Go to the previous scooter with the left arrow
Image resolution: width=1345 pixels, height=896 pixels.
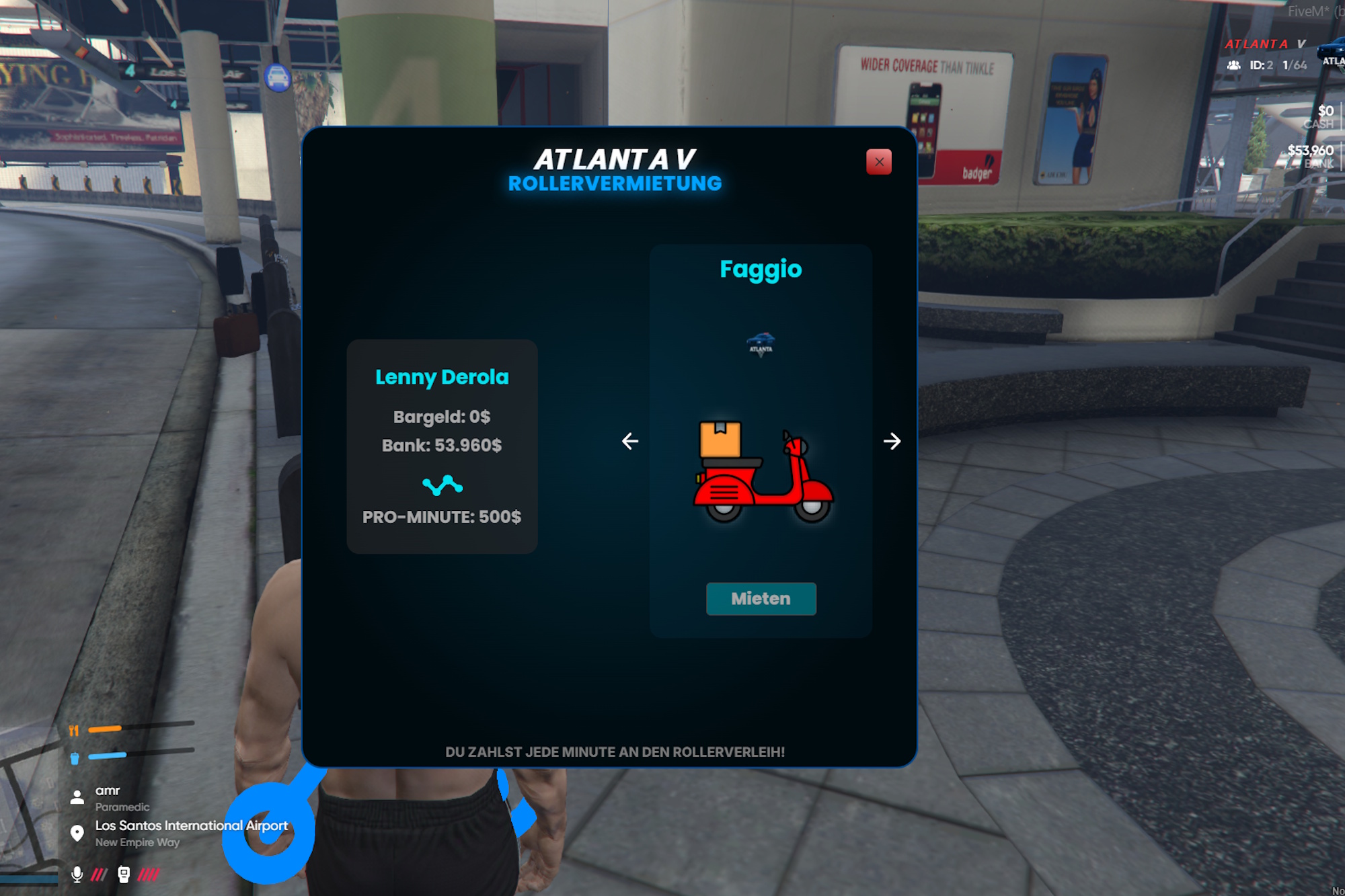[x=630, y=441]
